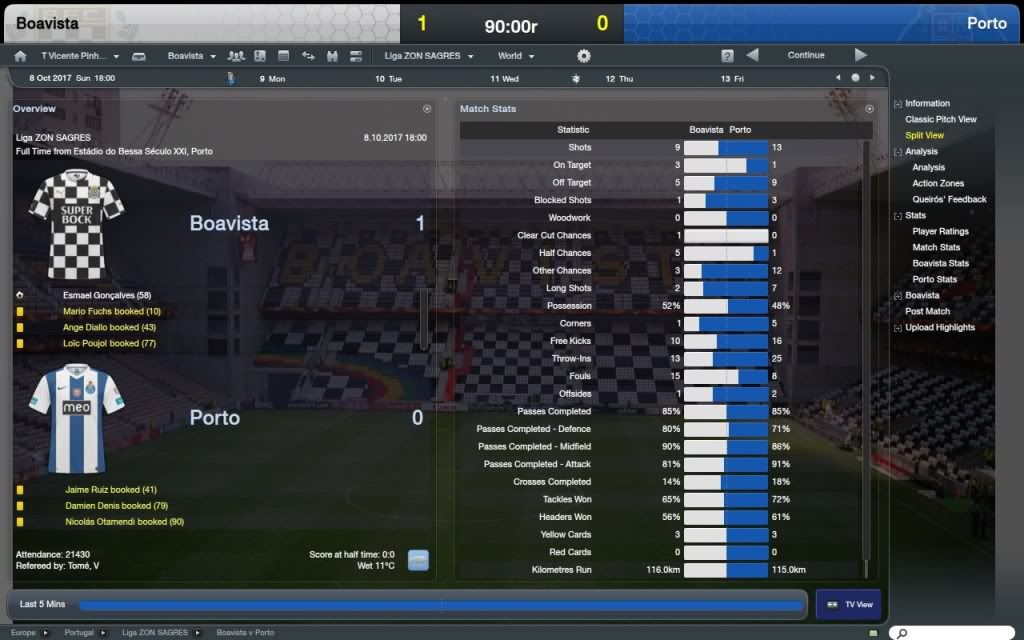Switch to TV View
Viewport: 1024px width, 640px height.
(848, 604)
